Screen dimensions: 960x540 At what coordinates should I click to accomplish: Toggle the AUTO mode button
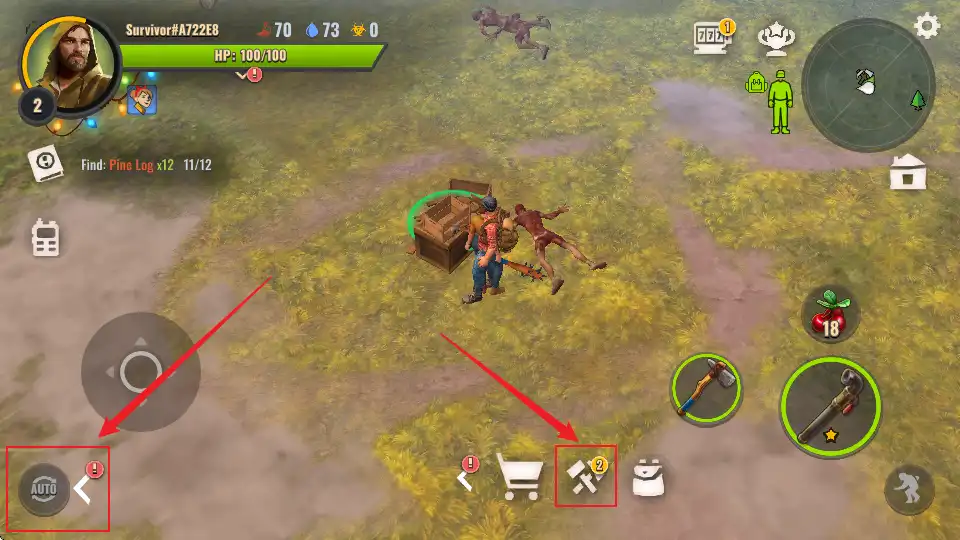[x=44, y=489]
